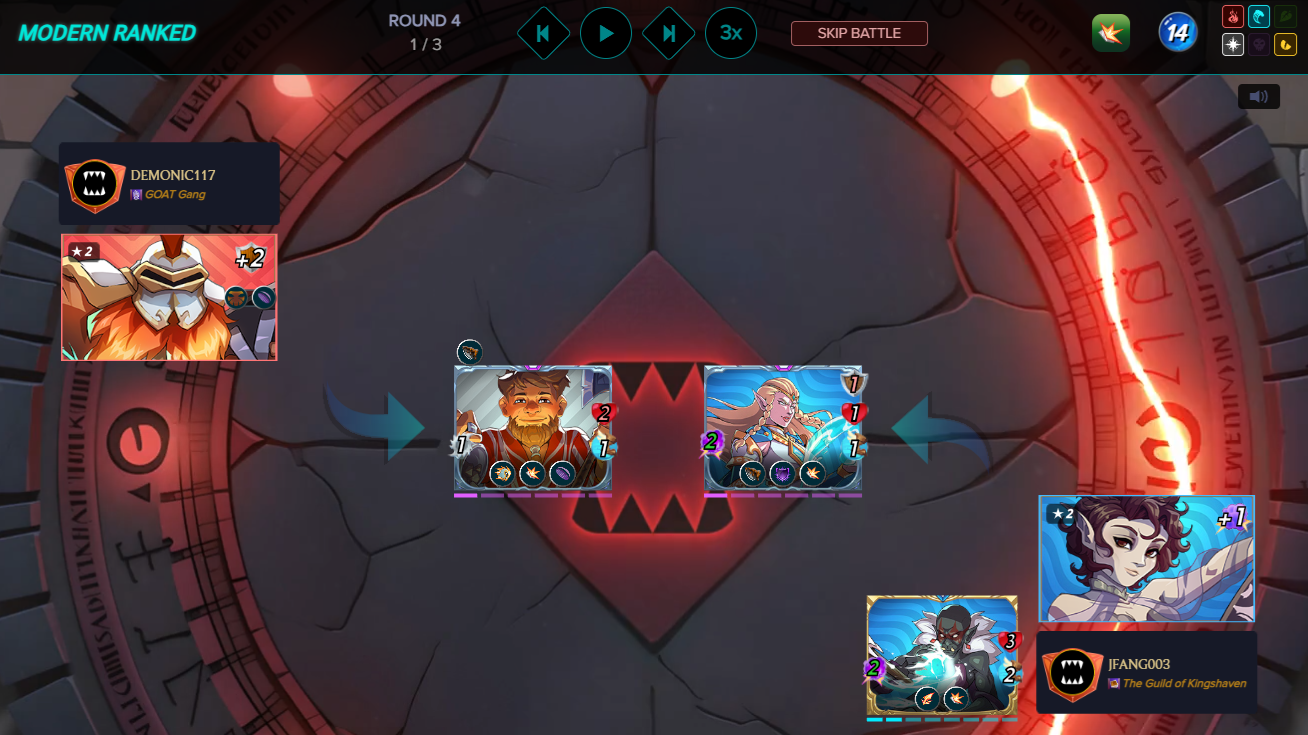This screenshot has height=735, width=1308.
Task: Open the GOAT Gang guild link
Action: 173,196
